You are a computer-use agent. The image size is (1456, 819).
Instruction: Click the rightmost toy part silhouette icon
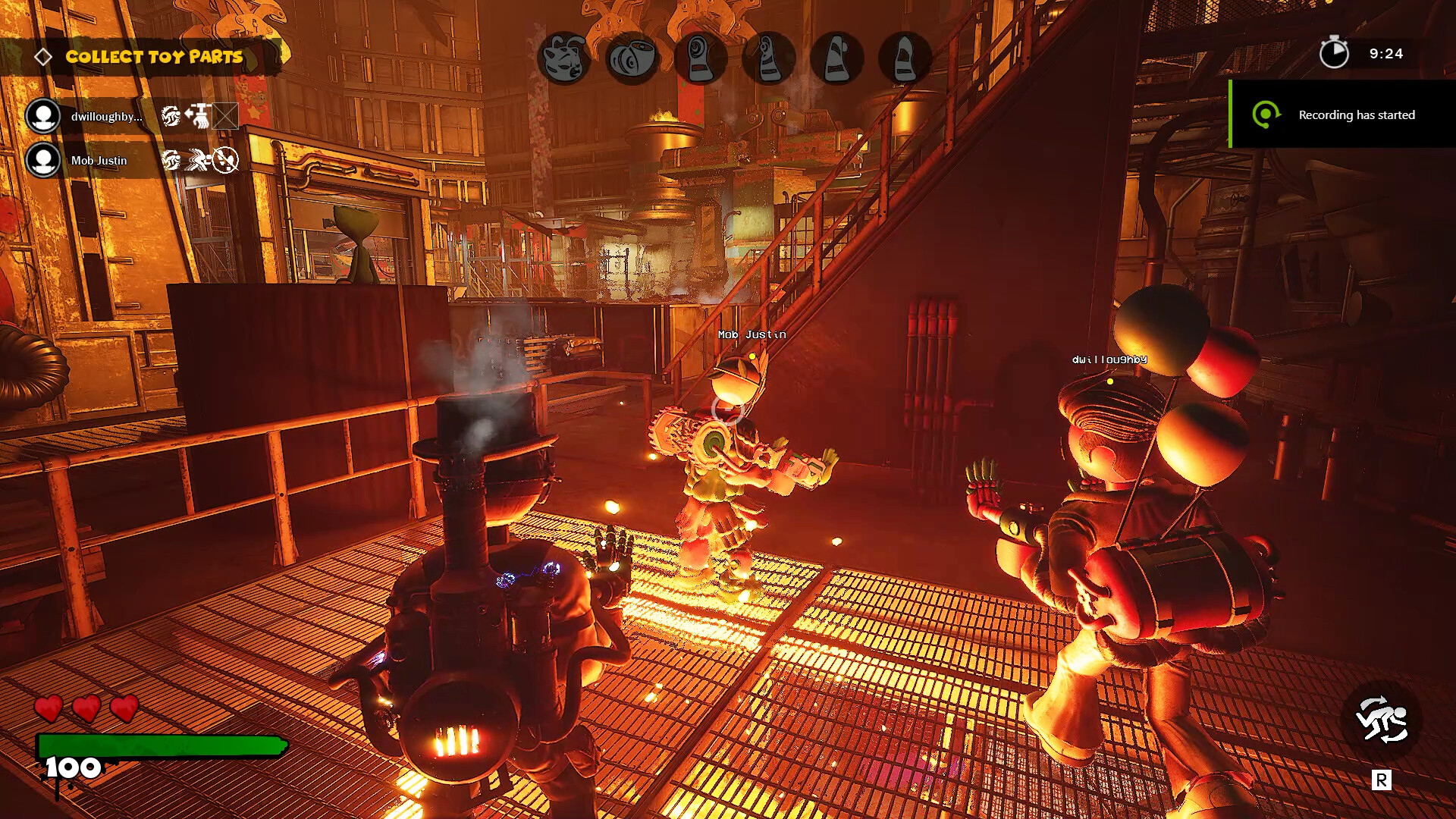pos(905,59)
